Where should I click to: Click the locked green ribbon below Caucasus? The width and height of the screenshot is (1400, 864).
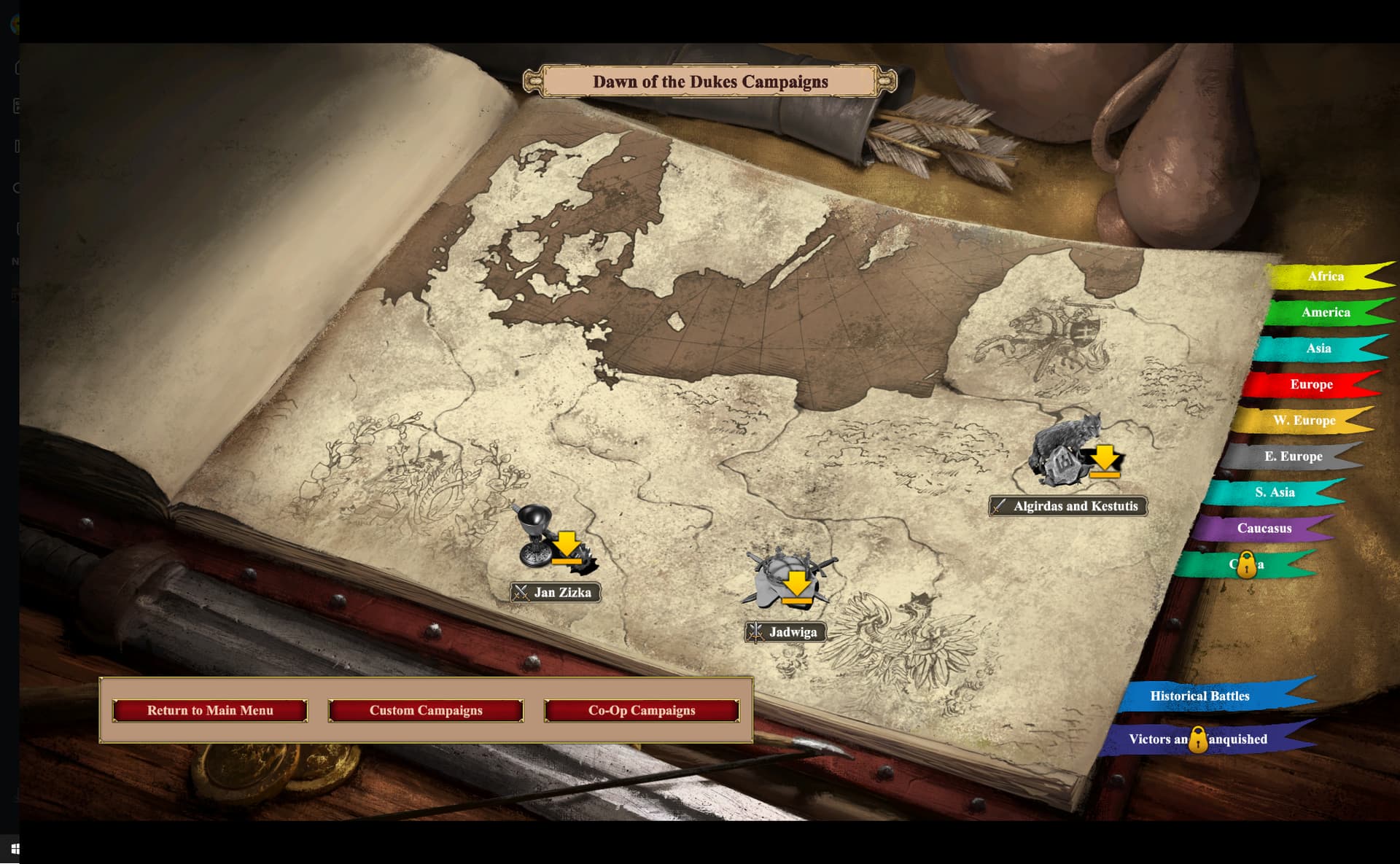tap(1246, 564)
